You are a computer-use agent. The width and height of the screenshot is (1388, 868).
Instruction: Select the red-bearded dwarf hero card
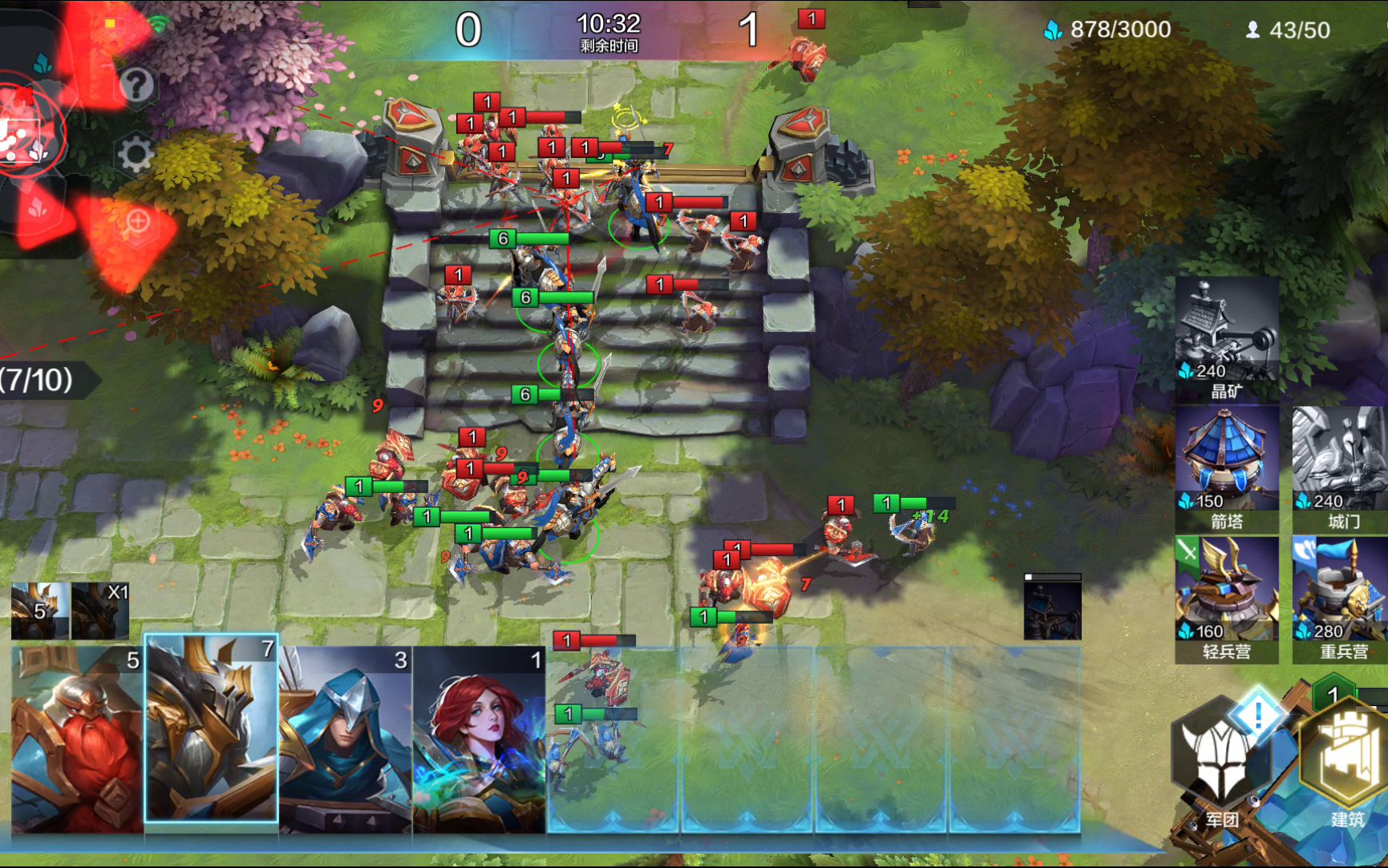coord(77,740)
